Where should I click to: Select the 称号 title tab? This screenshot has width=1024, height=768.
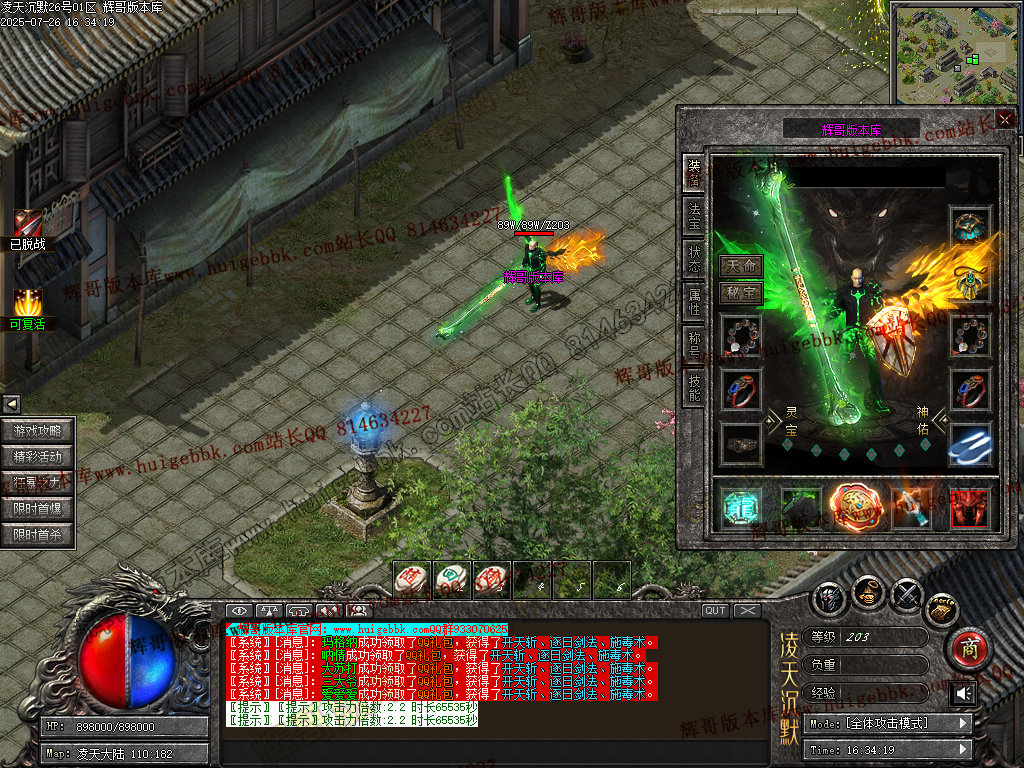click(x=693, y=342)
